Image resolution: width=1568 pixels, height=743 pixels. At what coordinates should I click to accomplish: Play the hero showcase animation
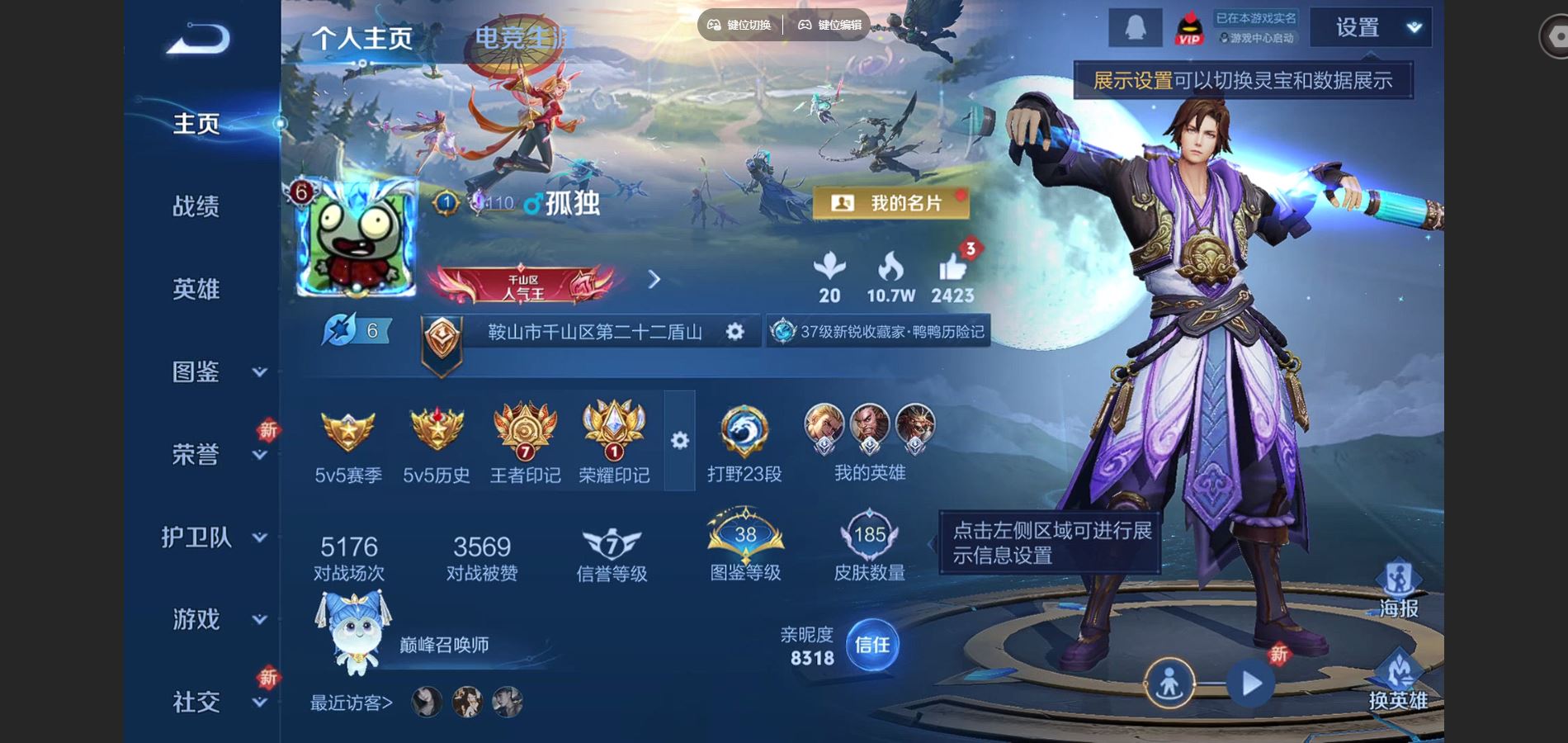click(1251, 684)
